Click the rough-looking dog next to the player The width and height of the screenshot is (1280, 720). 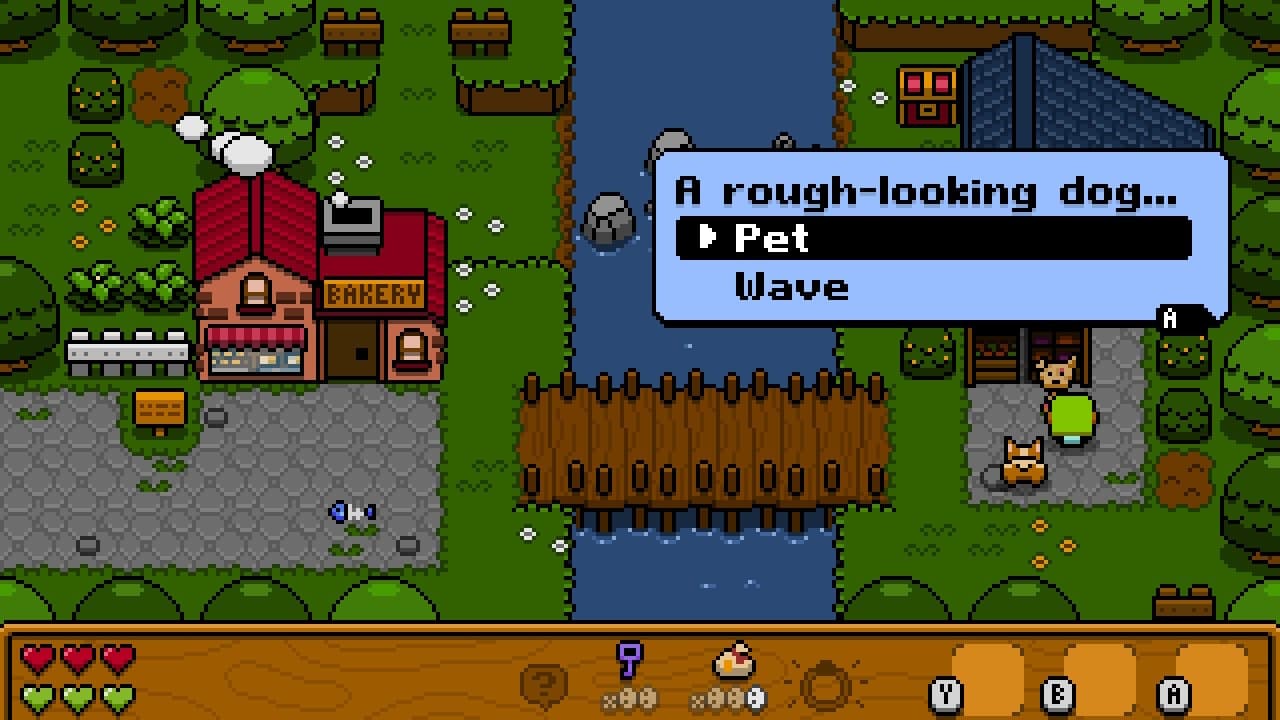point(1022,462)
